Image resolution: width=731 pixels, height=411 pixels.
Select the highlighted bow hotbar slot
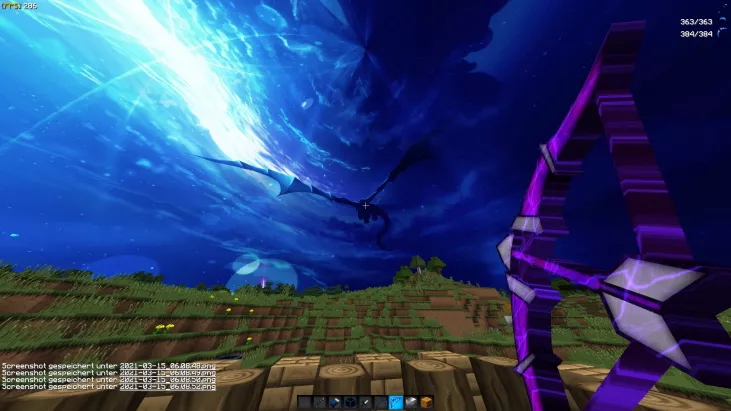click(x=395, y=402)
